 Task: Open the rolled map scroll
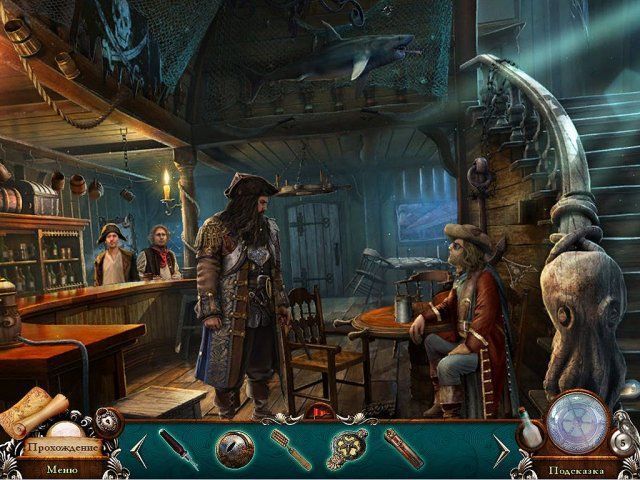(32, 411)
